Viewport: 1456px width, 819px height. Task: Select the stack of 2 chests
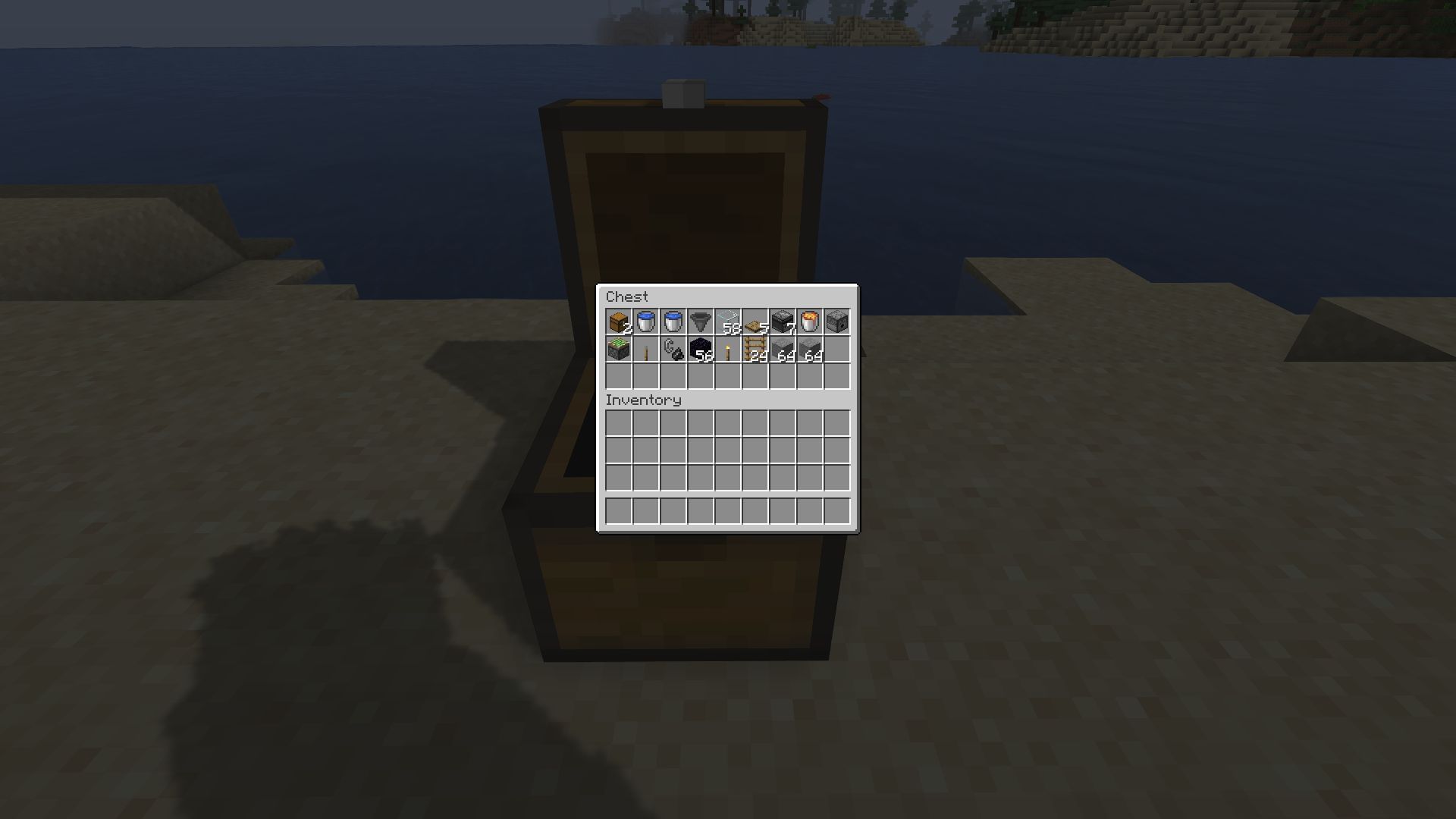click(619, 322)
